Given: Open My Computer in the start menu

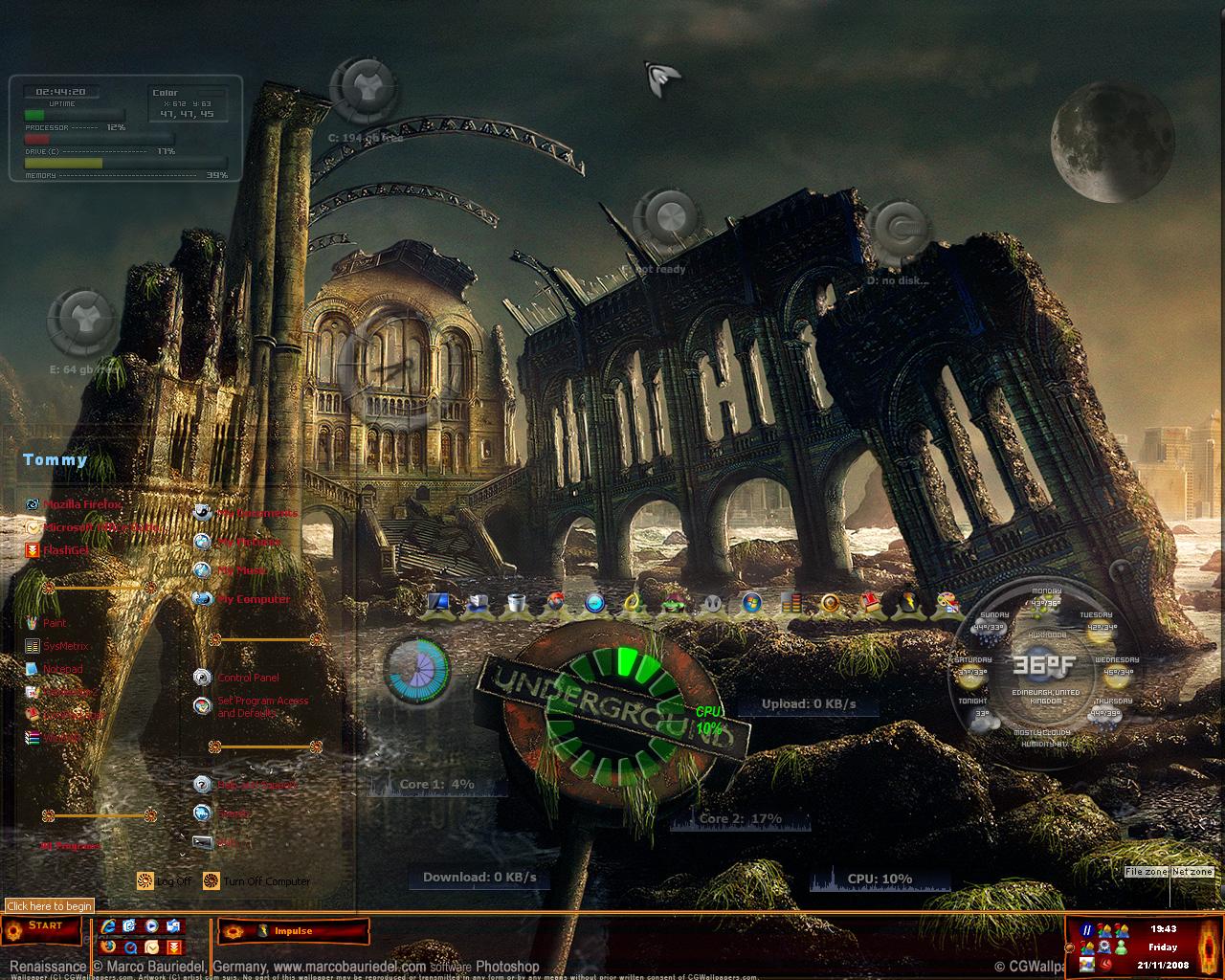Looking at the screenshot, I should tap(252, 599).
